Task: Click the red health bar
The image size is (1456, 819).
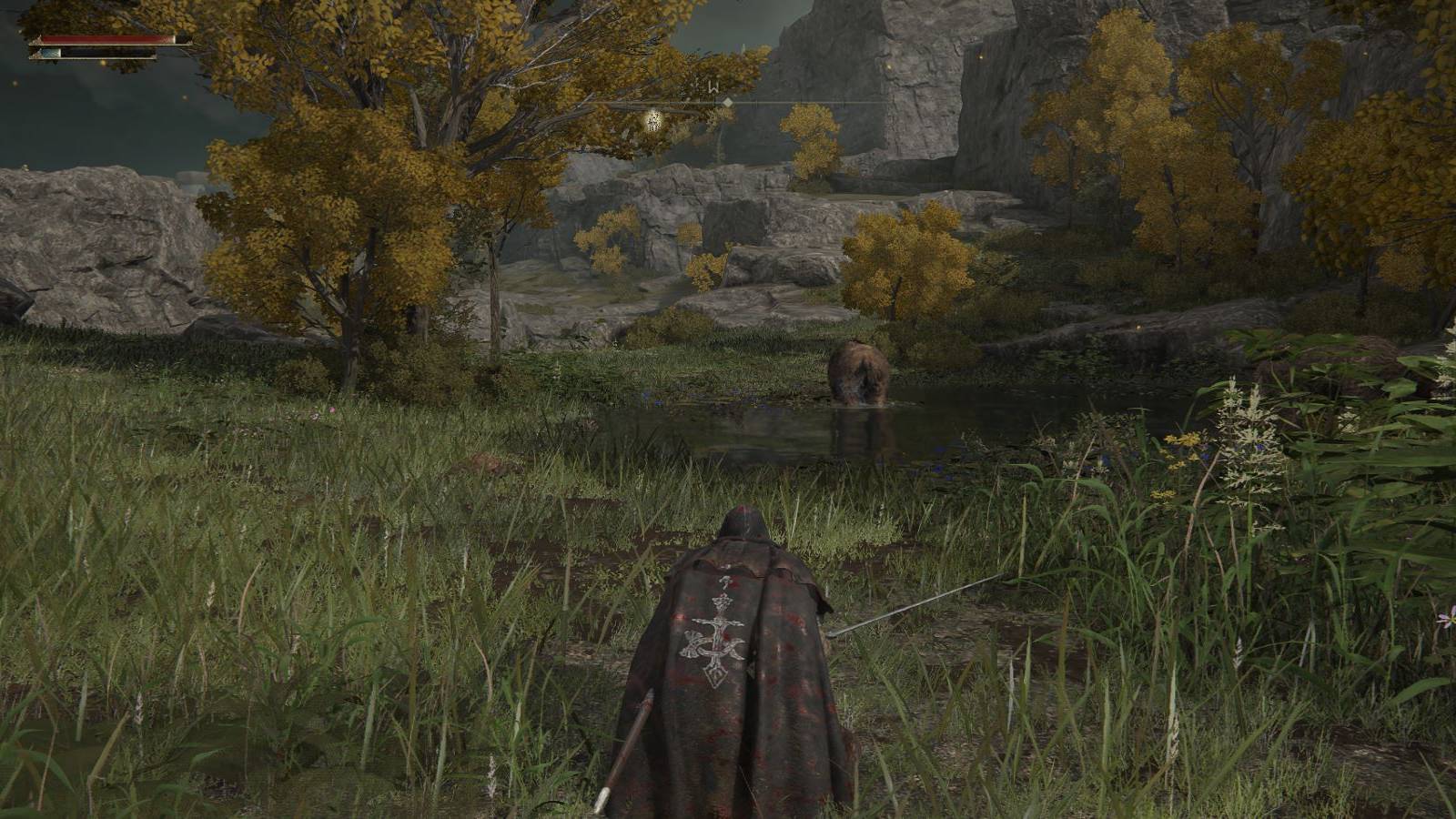Action: click(x=100, y=39)
